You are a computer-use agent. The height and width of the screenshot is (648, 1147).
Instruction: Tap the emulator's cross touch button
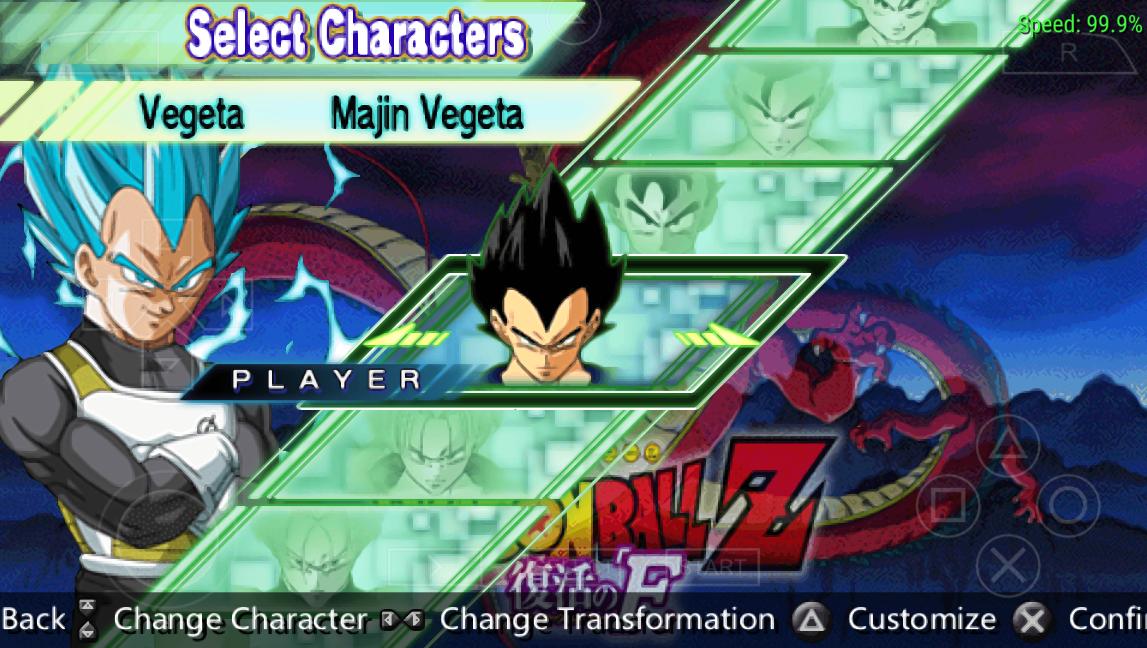coord(1007,567)
